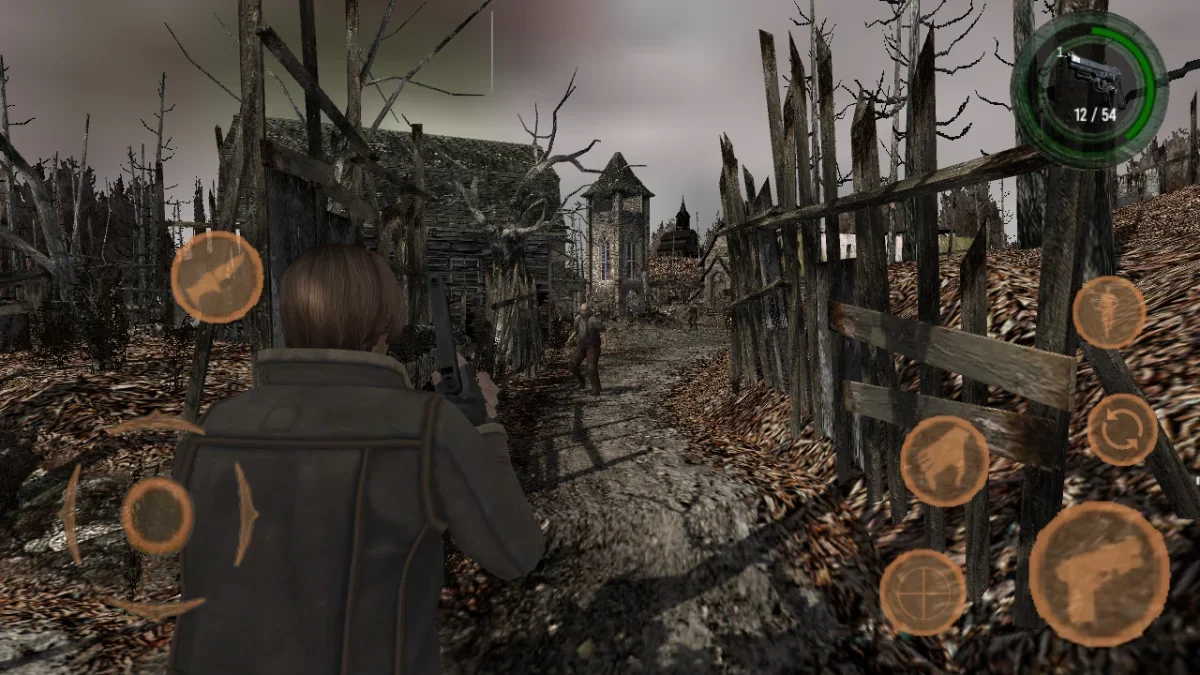Screen dimensions: 1200x675
Task: Tap the running figure button
Action: (x=1109, y=312)
